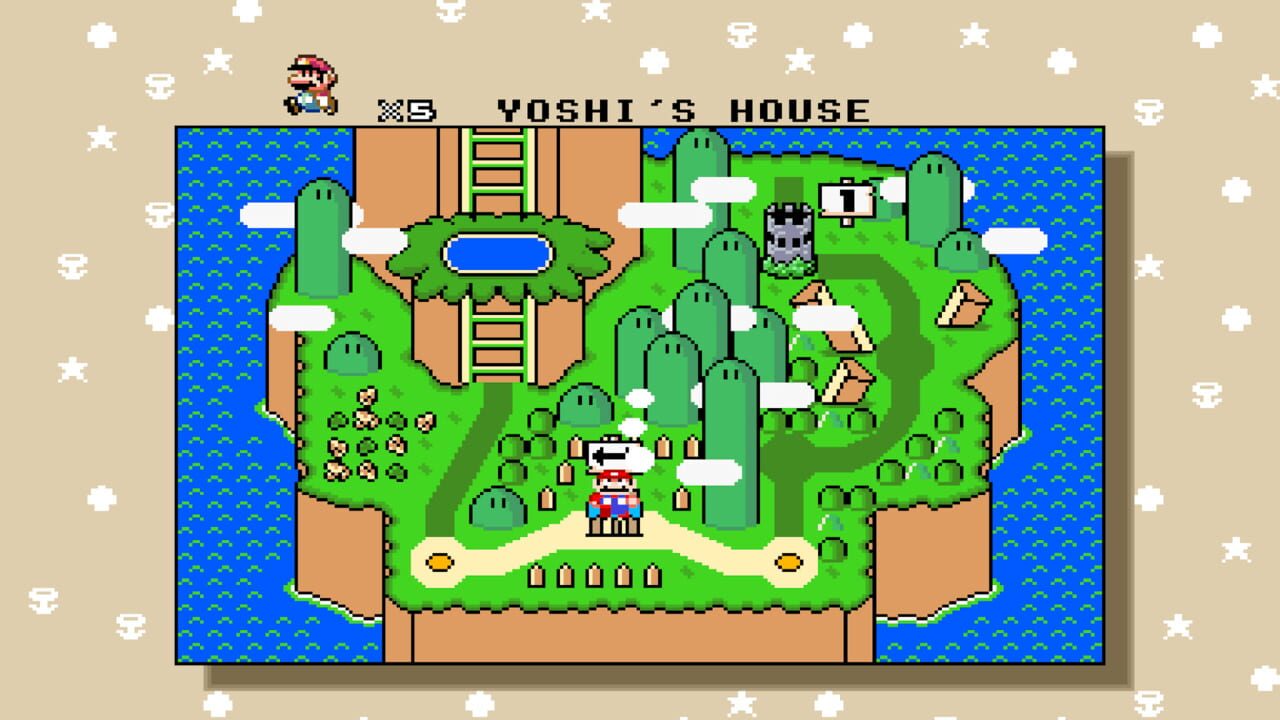Select the right yellow level dot on the path

point(790,562)
